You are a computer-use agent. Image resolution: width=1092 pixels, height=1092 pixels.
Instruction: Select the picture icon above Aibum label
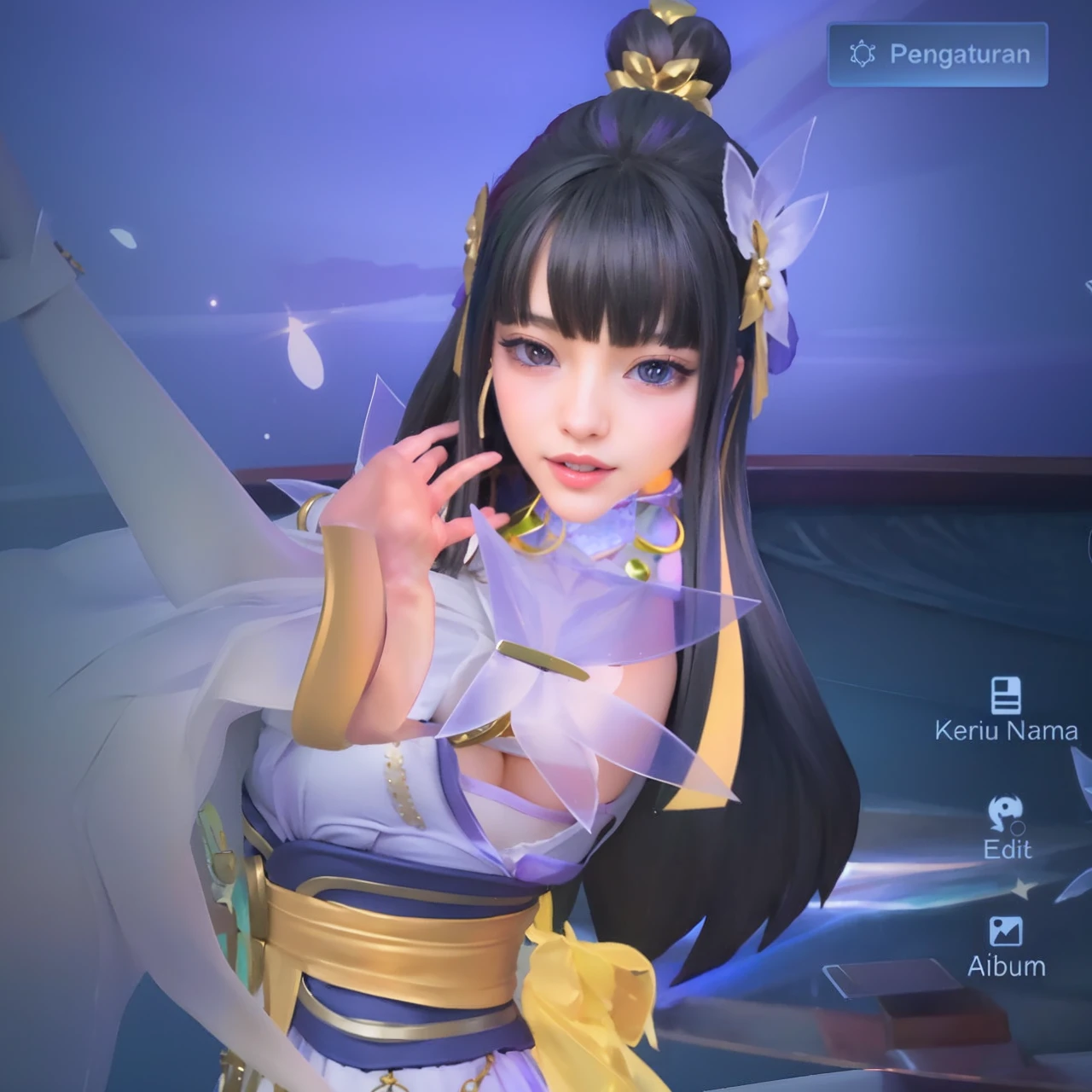tap(1007, 932)
